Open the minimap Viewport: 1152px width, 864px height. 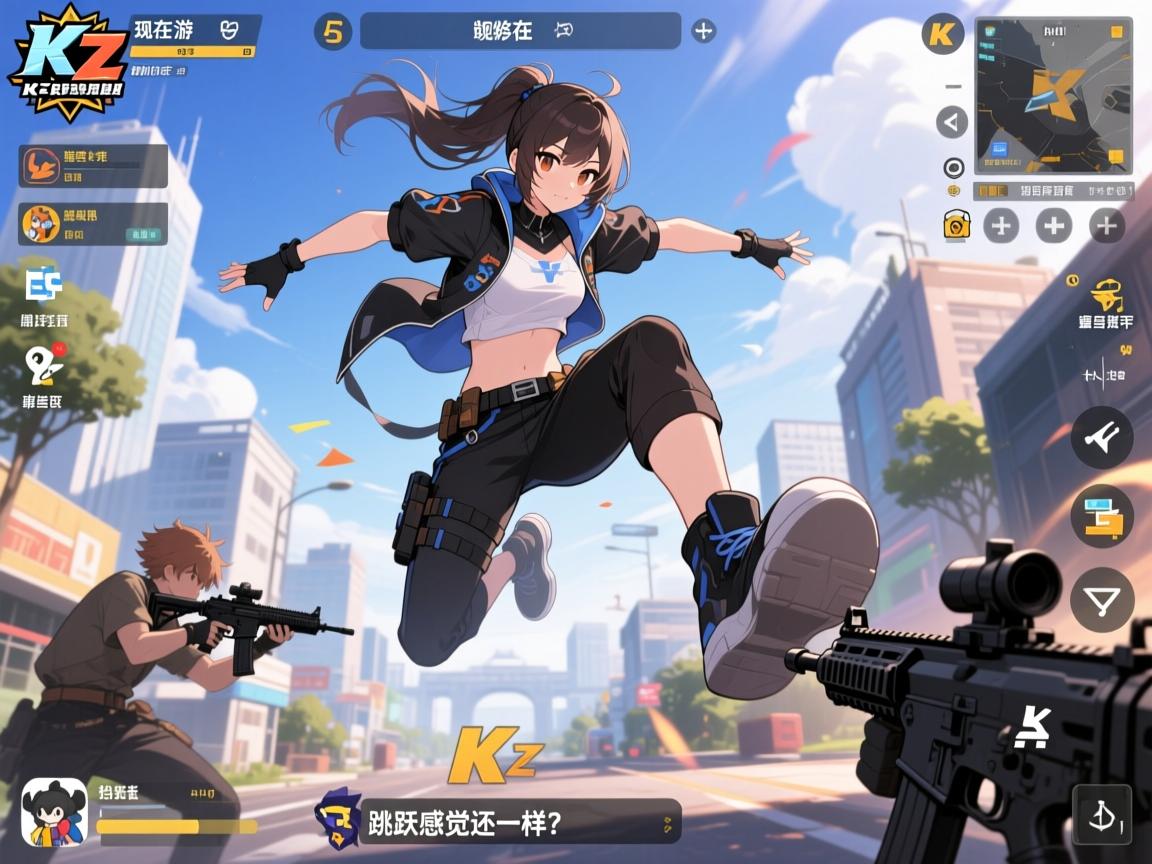[x=1053, y=96]
